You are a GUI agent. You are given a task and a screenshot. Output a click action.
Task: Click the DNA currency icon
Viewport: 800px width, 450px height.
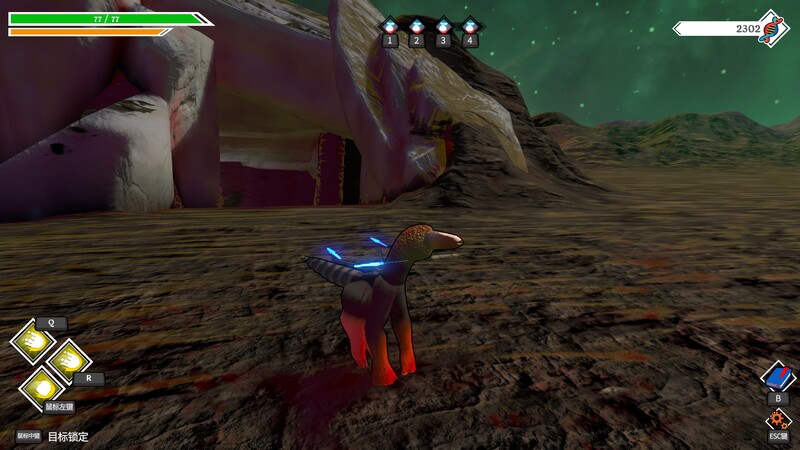tap(772, 28)
